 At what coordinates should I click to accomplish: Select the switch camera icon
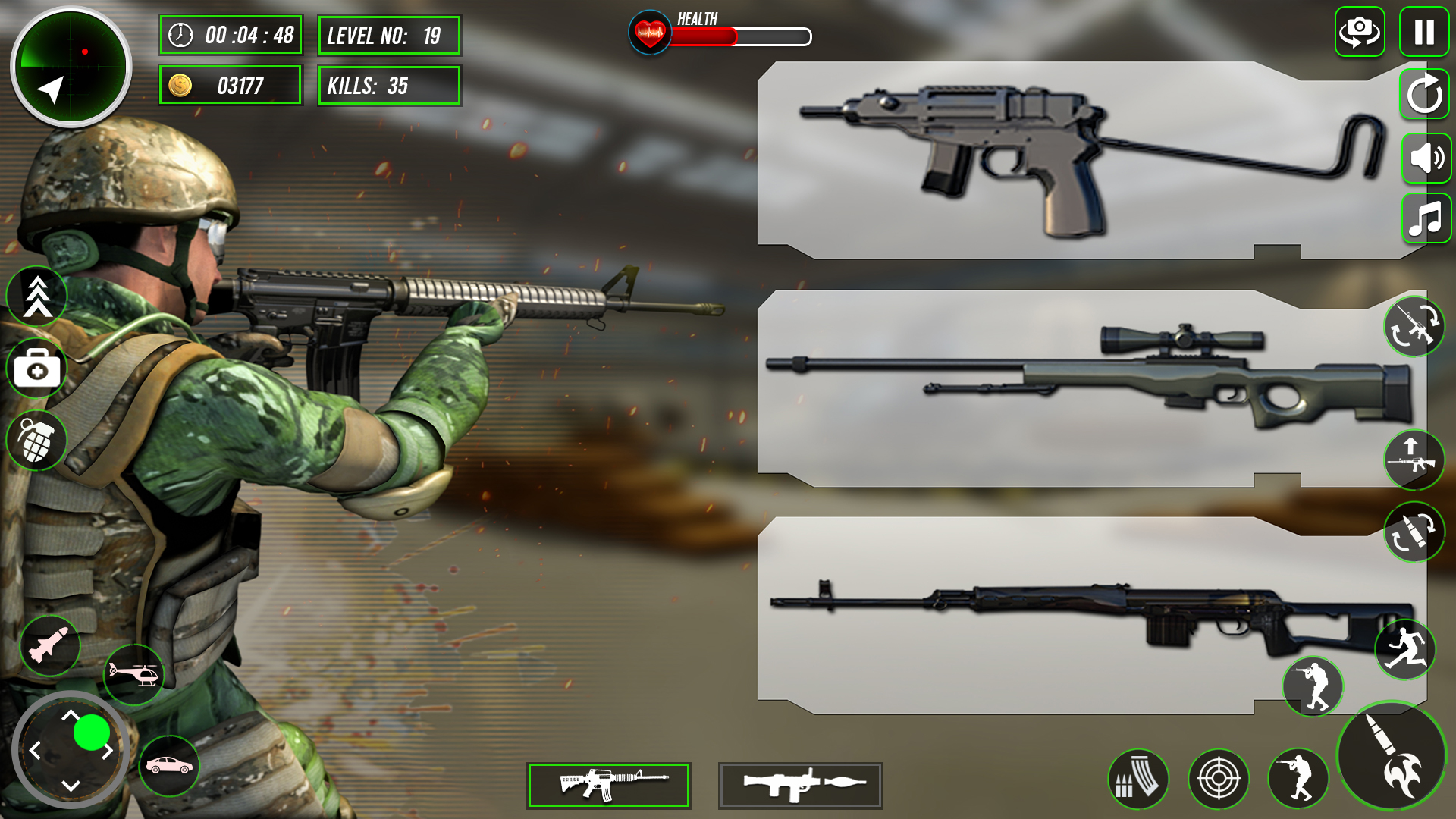click(1360, 30)
